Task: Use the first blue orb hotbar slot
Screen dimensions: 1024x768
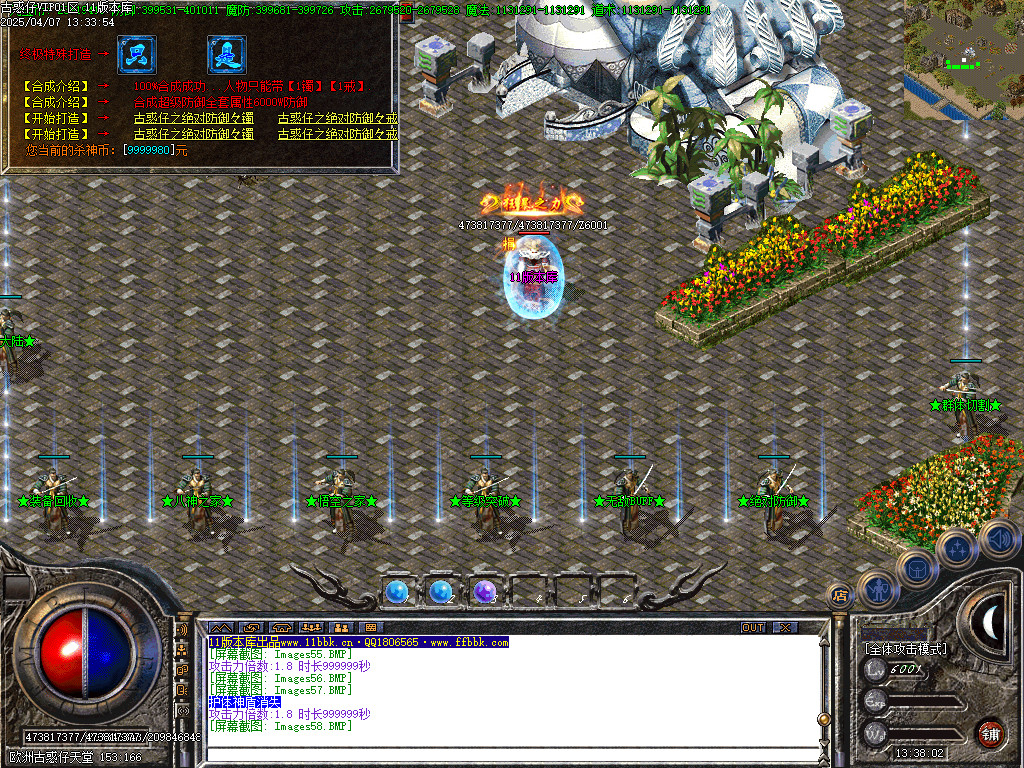Action: click(396, 592)
